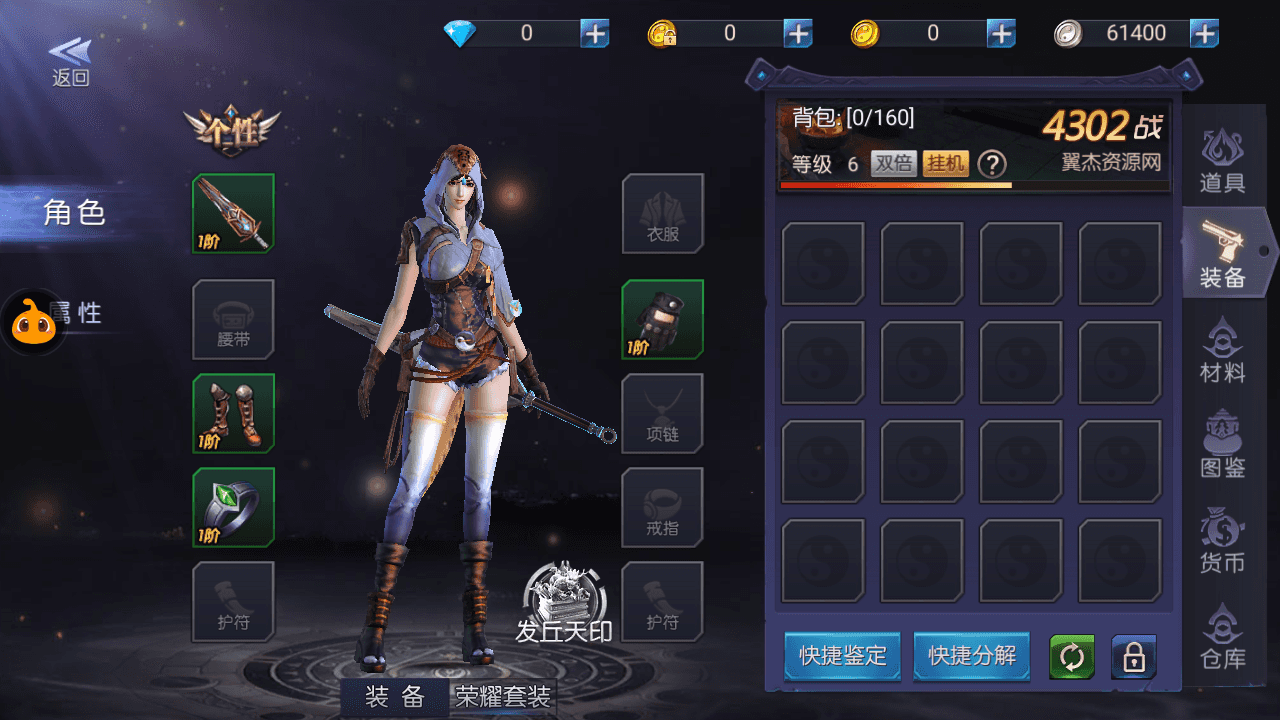Show help via the question mark icon
This screenshot has width=1280, height=720.
991,164
